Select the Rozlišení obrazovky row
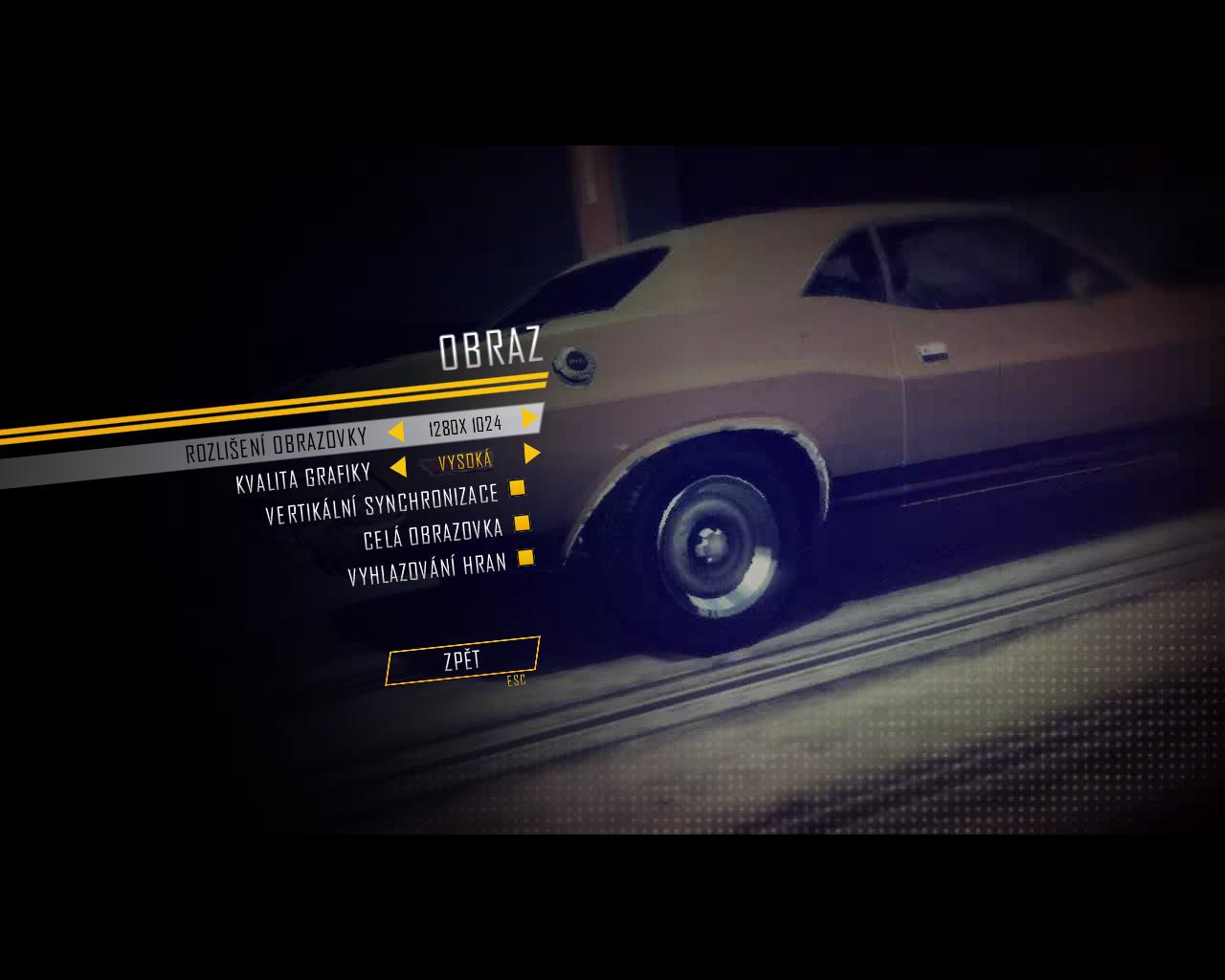This screenshot has width=1225, height=980. coord(276,445)
